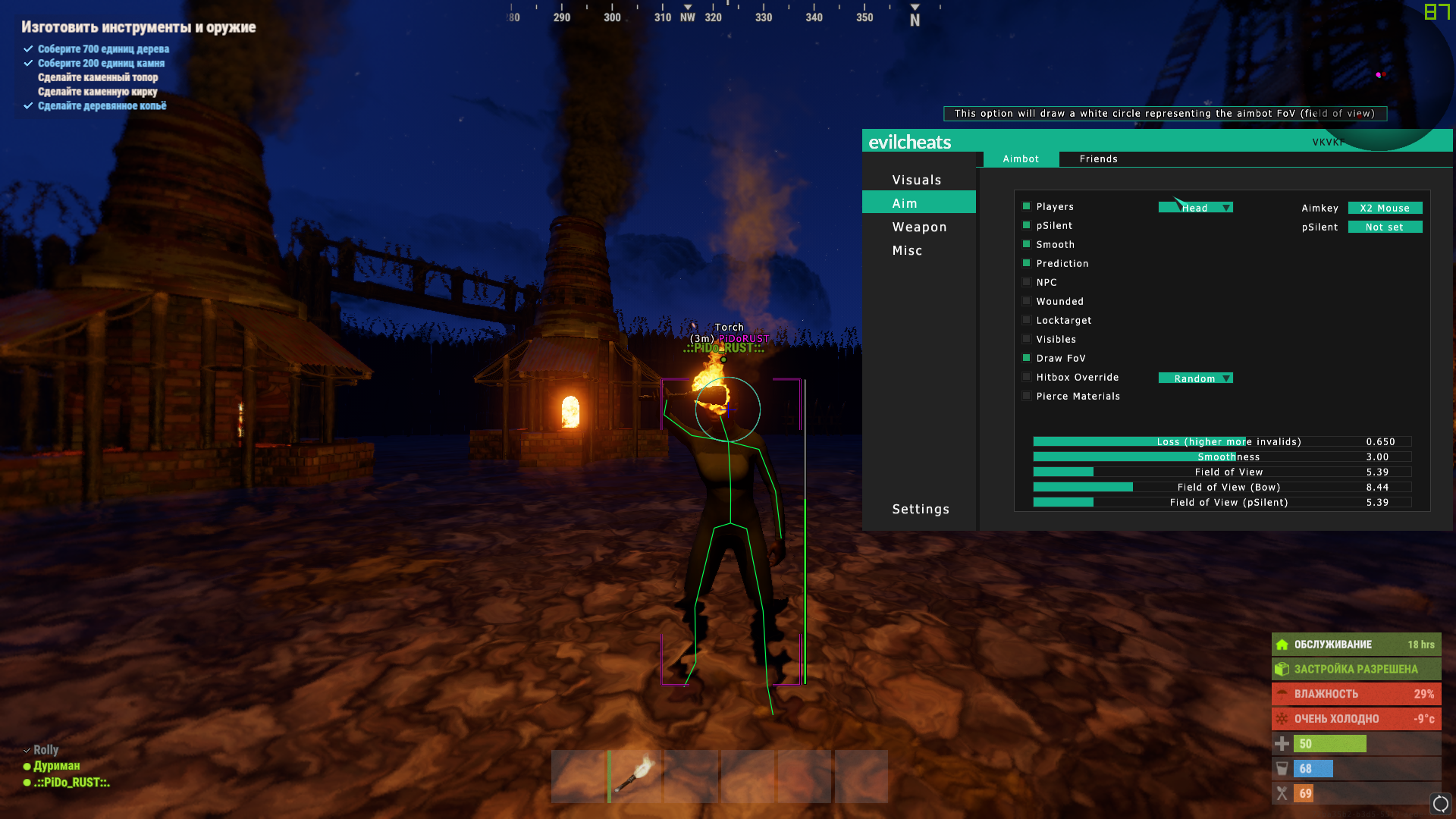The image size is (1456, 819).
Task: Select the Weapon menu entry
Action: coord(919,227)
